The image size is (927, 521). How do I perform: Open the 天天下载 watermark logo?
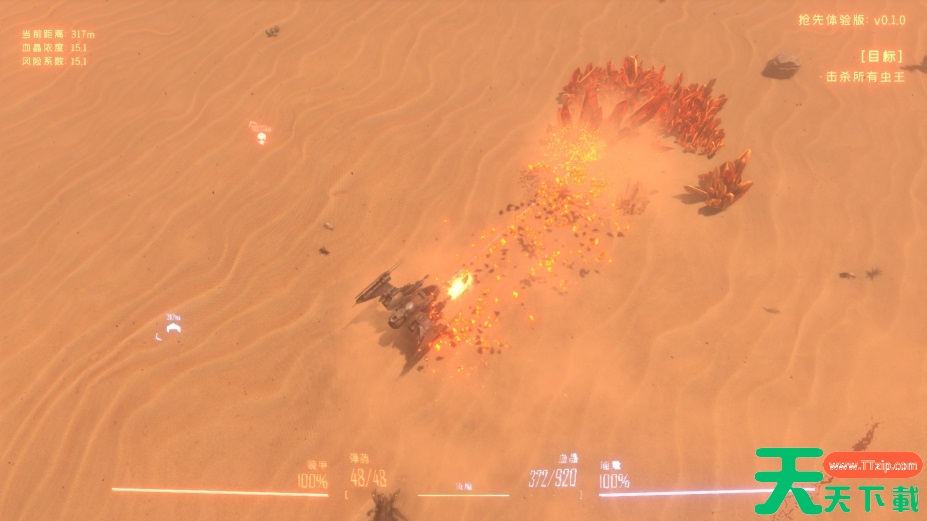[x=838, y=482]
